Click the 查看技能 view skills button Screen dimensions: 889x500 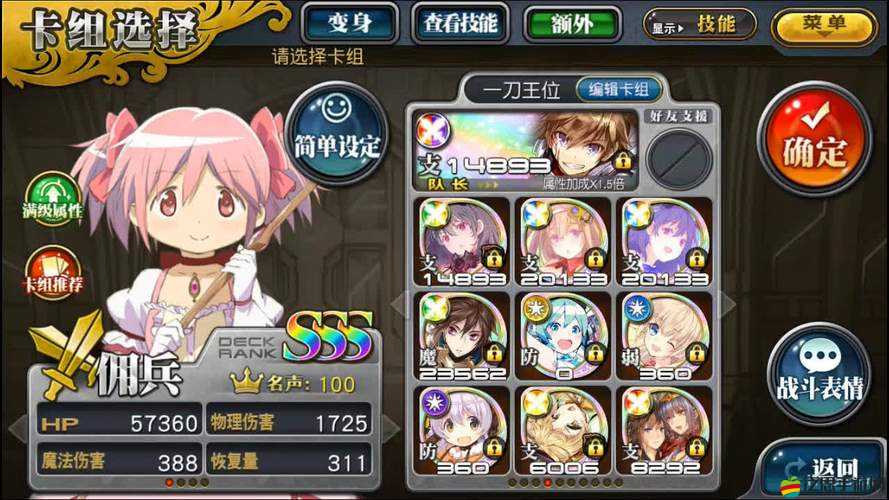460,23
